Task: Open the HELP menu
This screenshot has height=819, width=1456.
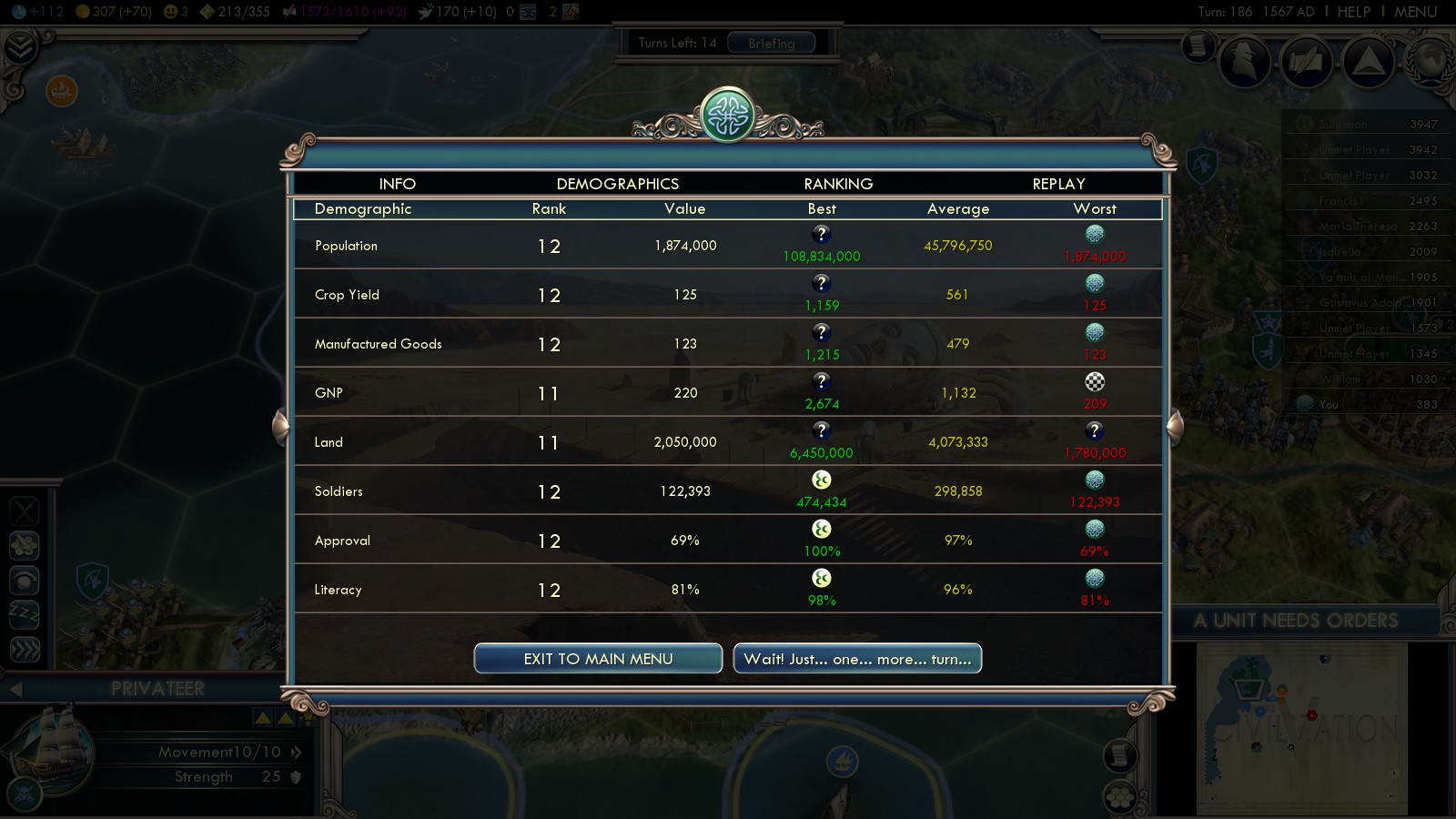Action: click(x=1353, y=12)
